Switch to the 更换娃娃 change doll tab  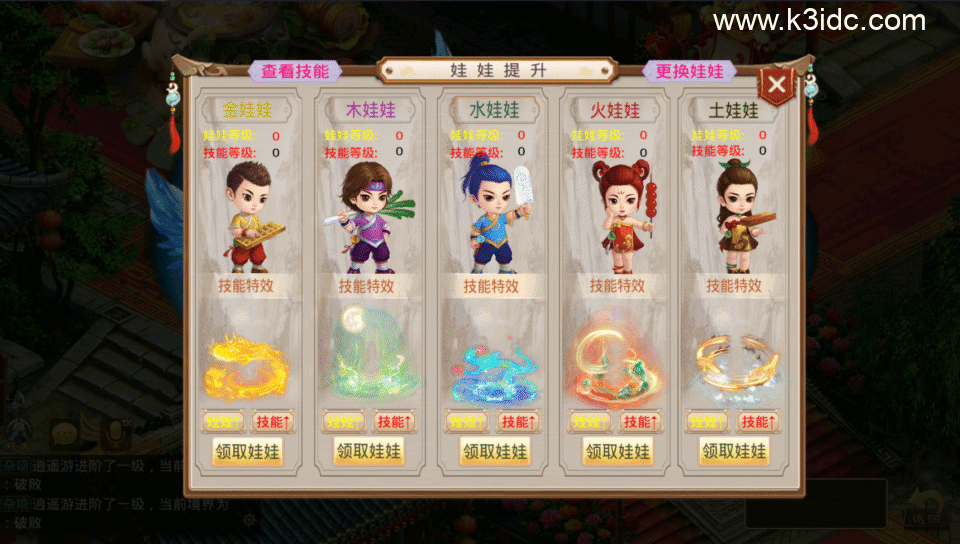pyautogui.click(x=690, y=71)
